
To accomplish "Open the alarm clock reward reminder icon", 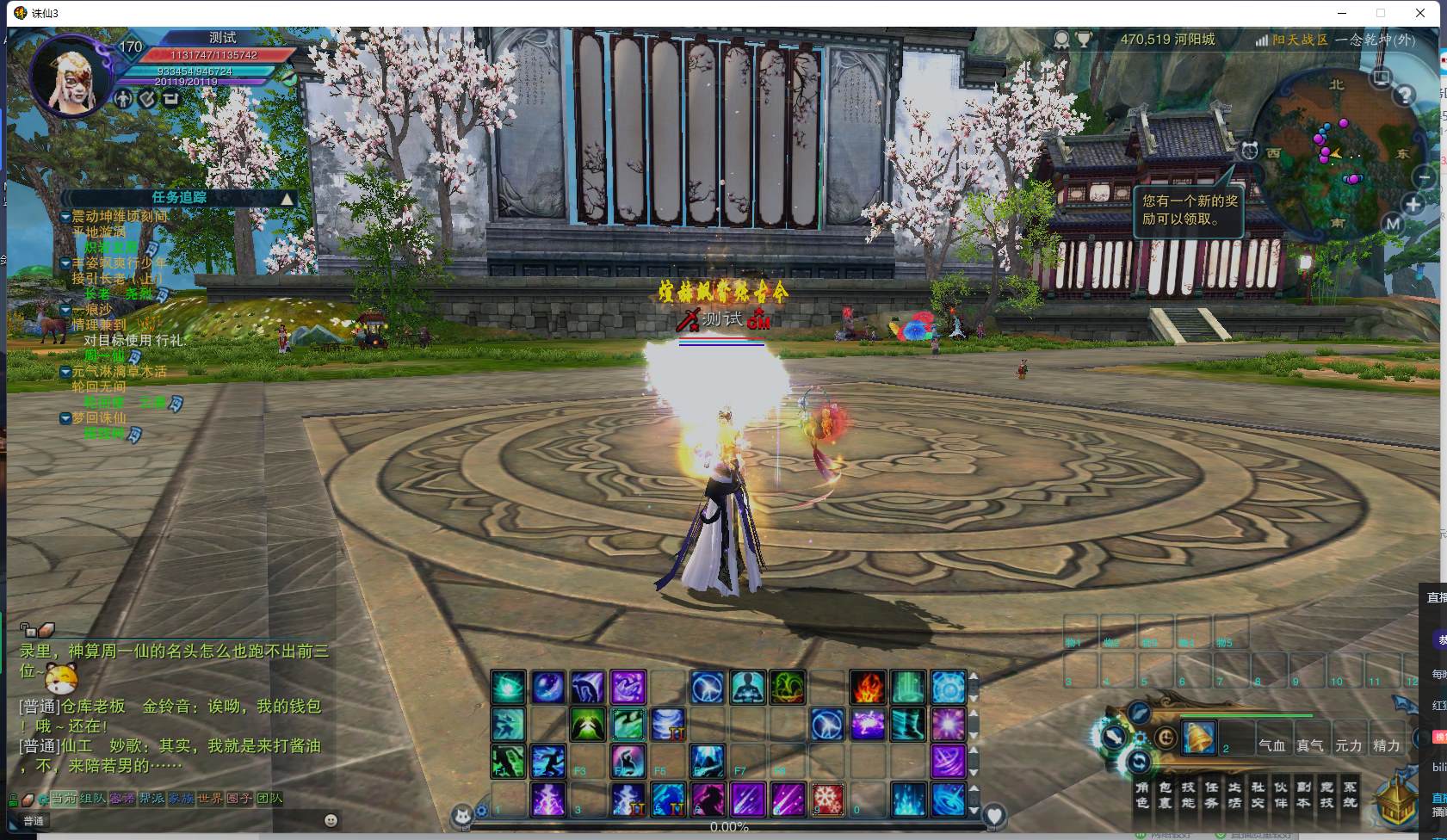I will pyautogui.click(x=1249, y=151).
